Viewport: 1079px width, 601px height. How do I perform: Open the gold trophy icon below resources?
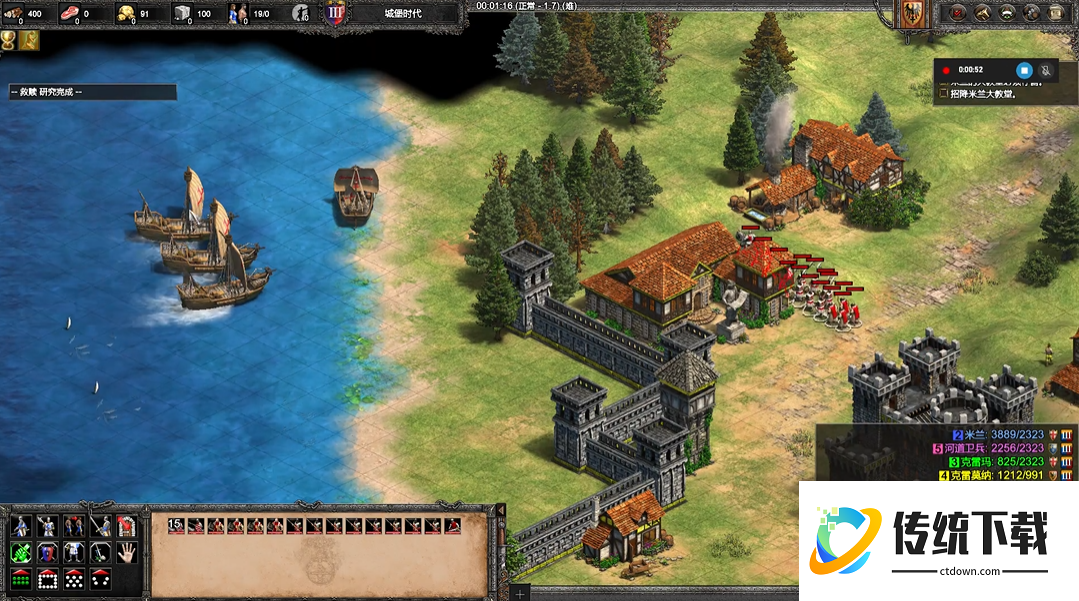click(9, 40)
